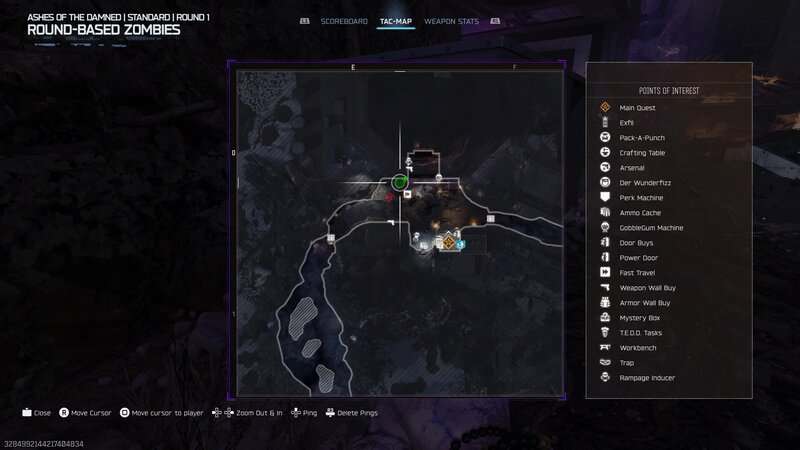Select the Tac-Map tab

coord(397,21)
